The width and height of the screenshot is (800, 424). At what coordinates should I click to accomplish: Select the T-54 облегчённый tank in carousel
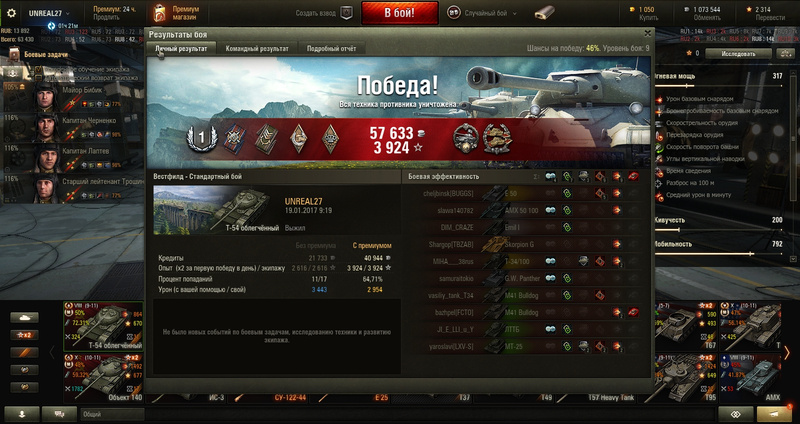[100, 323]
